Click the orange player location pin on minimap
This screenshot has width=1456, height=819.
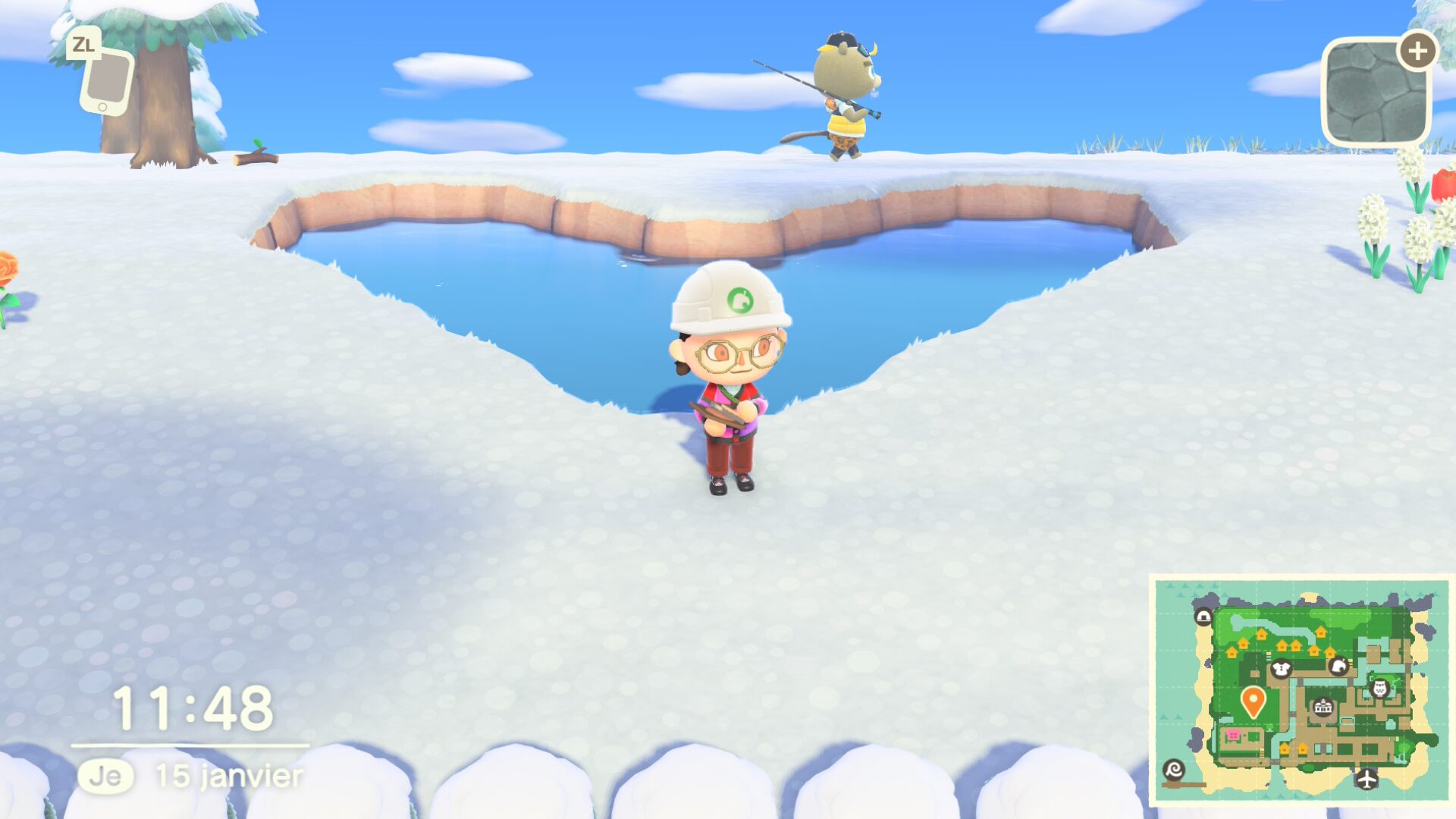pos(1253,701)
